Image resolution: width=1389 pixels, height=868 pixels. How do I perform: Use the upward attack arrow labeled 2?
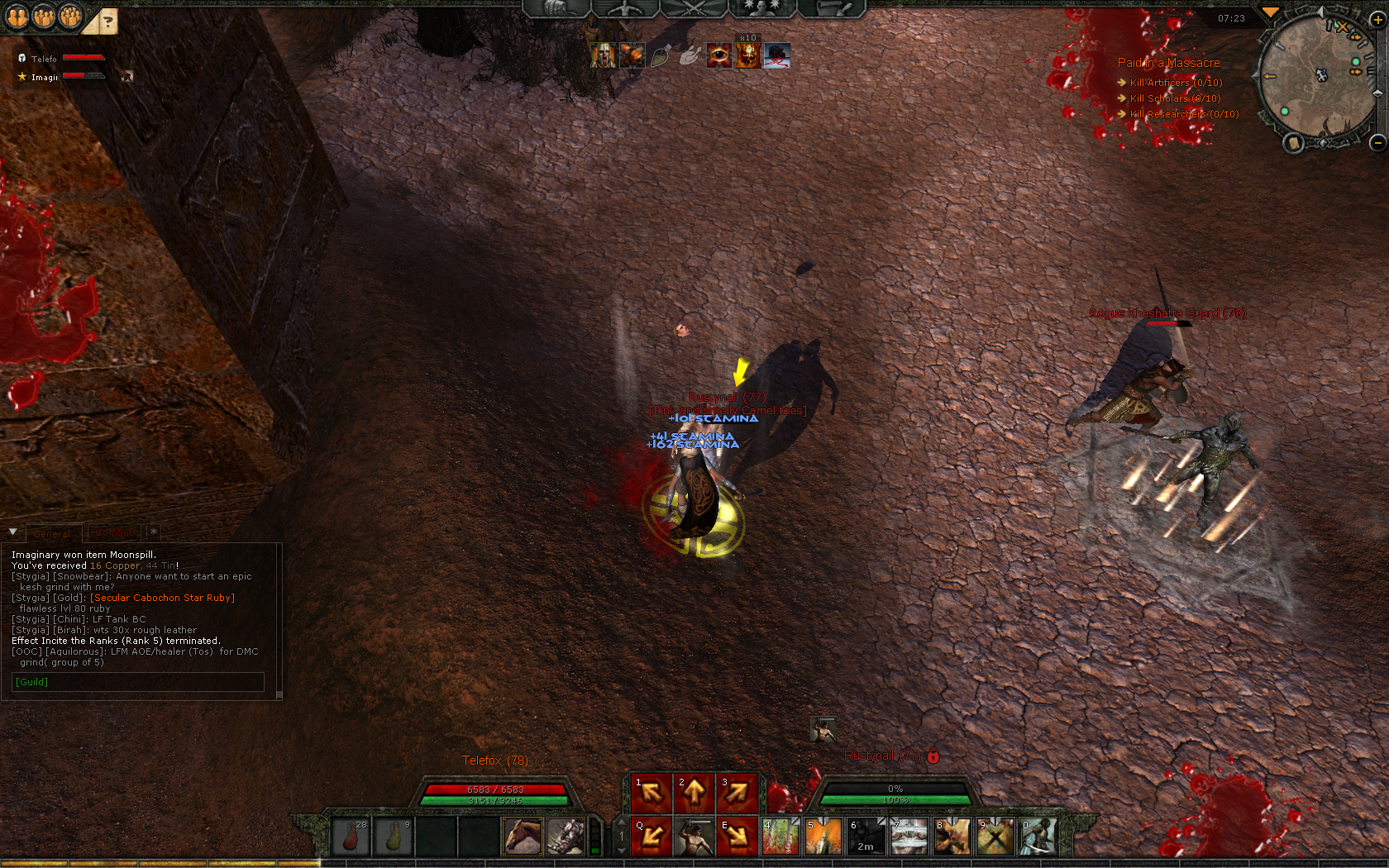pyautogui.click(x=694, y=794)
